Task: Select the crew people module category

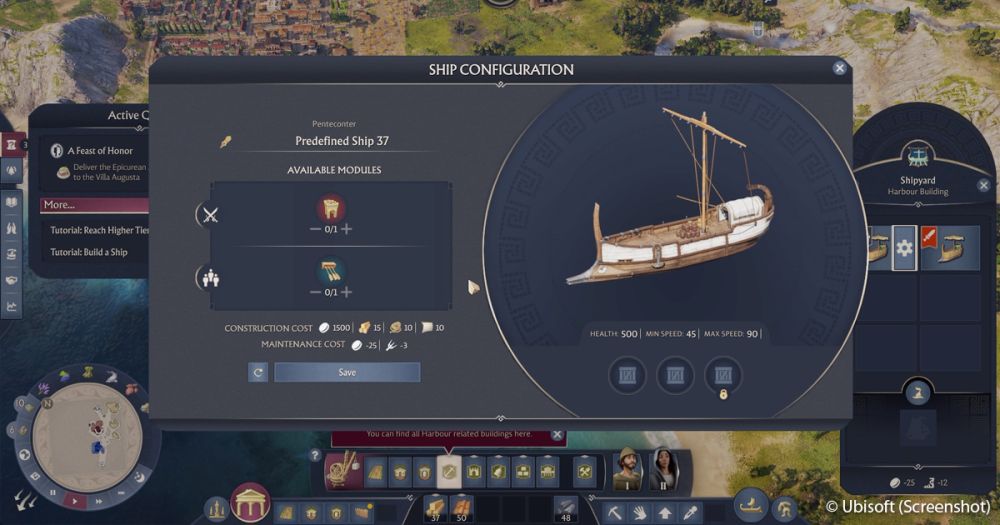Action: pos(210,279)
